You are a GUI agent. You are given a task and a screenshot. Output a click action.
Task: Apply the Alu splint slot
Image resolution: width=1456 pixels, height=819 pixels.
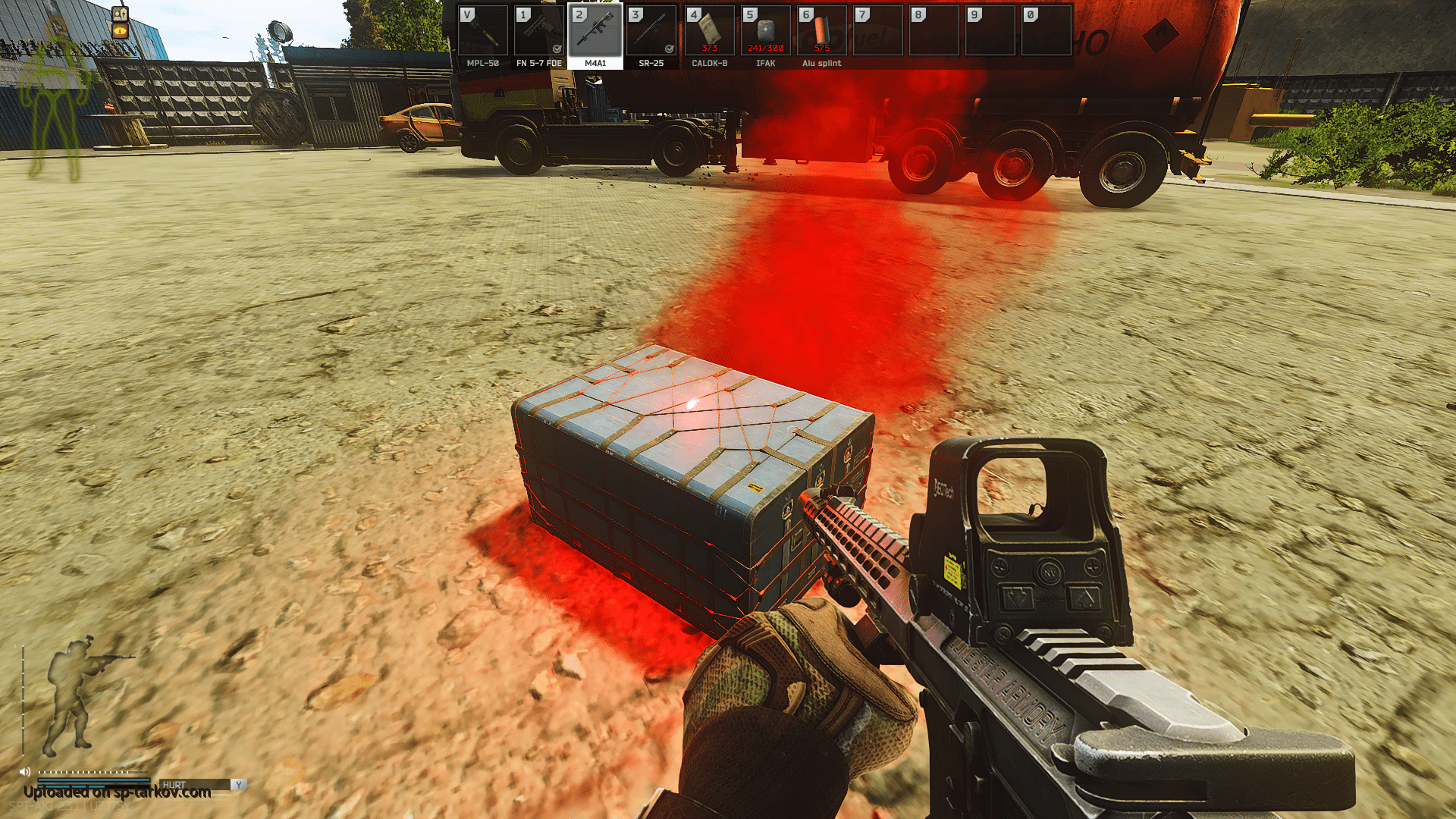click(x=821, y=32)
